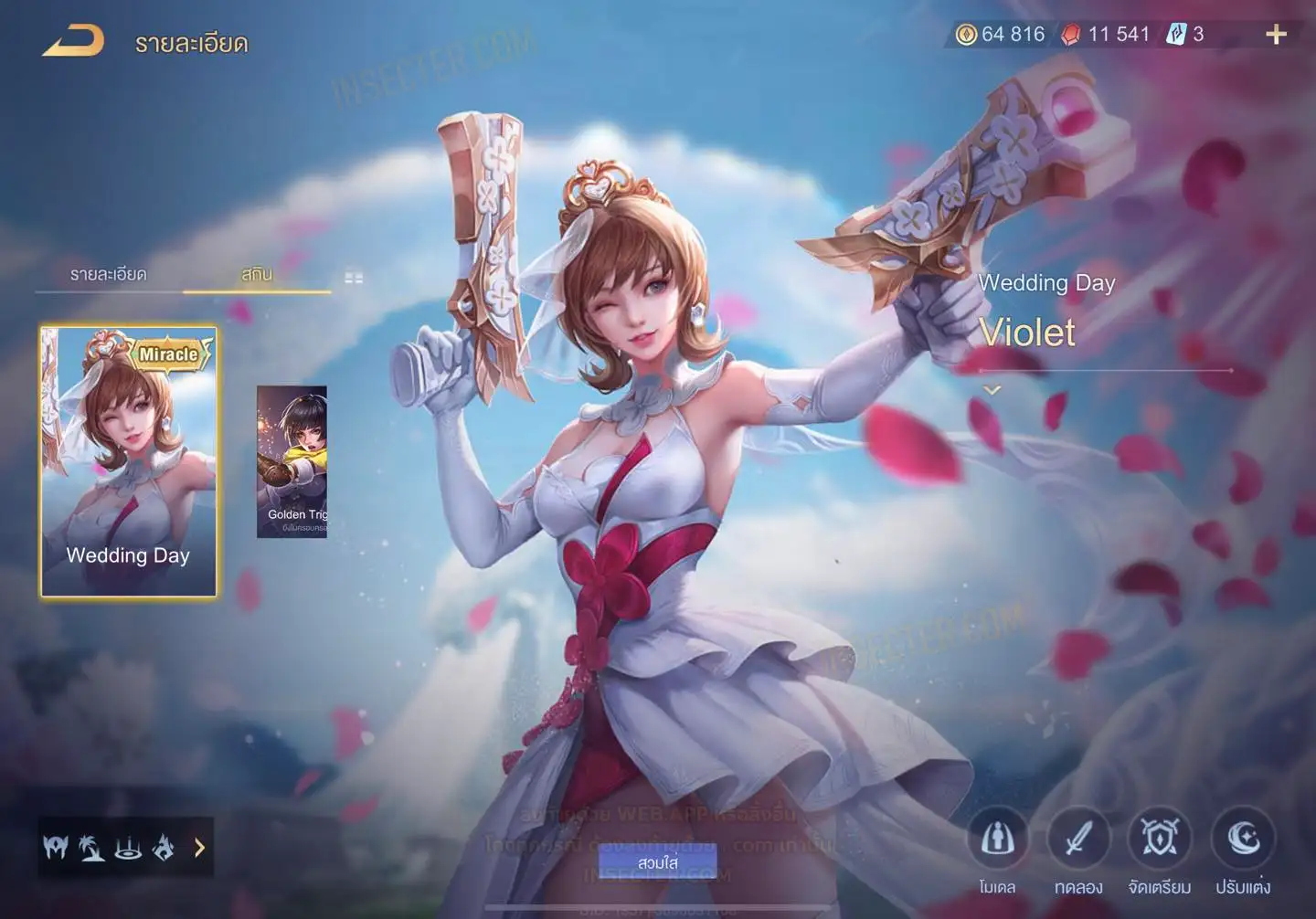Select the Wedding Day skin card

click(129, 461)
